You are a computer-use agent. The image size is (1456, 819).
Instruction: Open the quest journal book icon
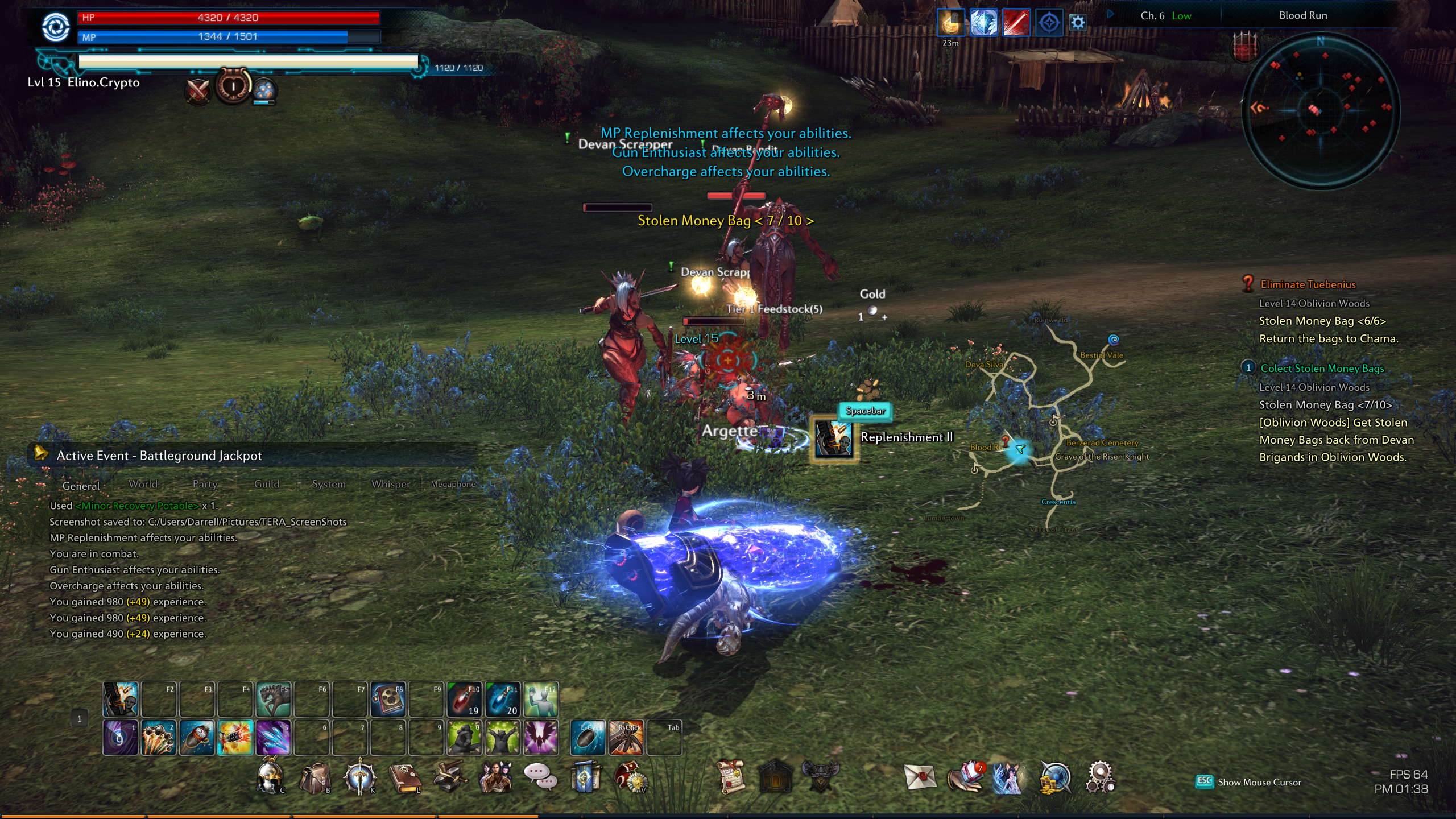tap(404, 778)
